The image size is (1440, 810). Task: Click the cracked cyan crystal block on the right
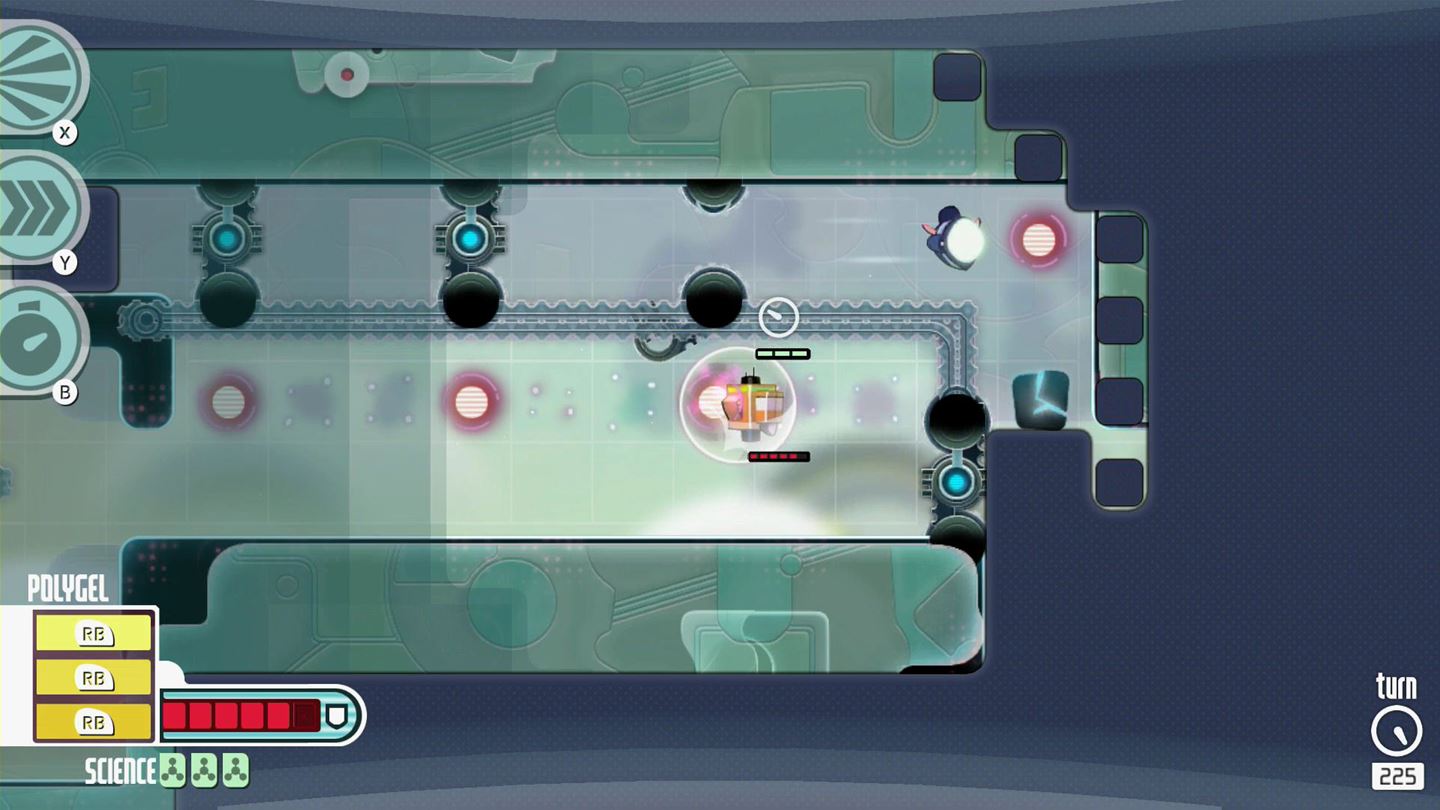pos(1041,398)
